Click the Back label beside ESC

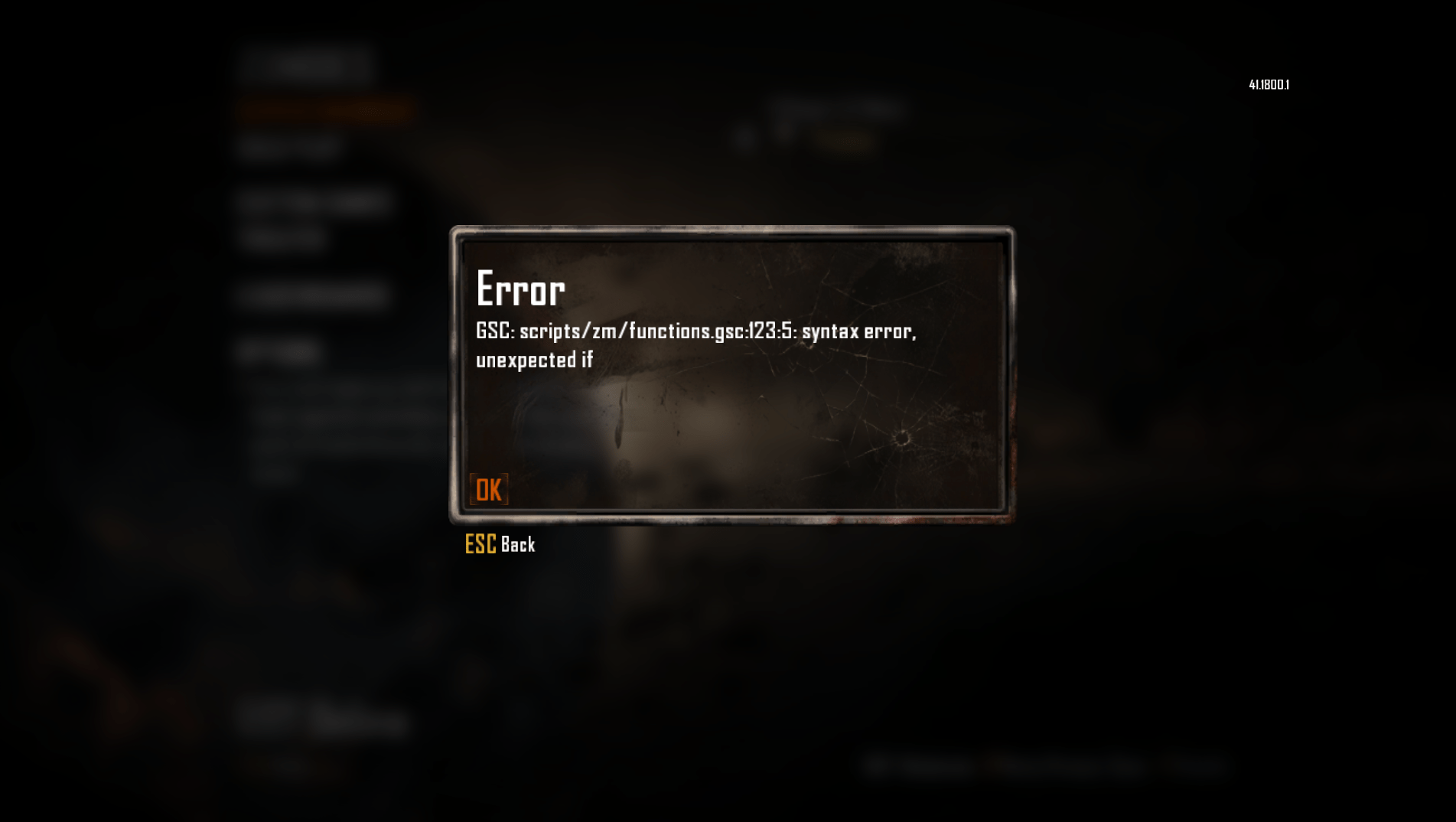(520, 545)
